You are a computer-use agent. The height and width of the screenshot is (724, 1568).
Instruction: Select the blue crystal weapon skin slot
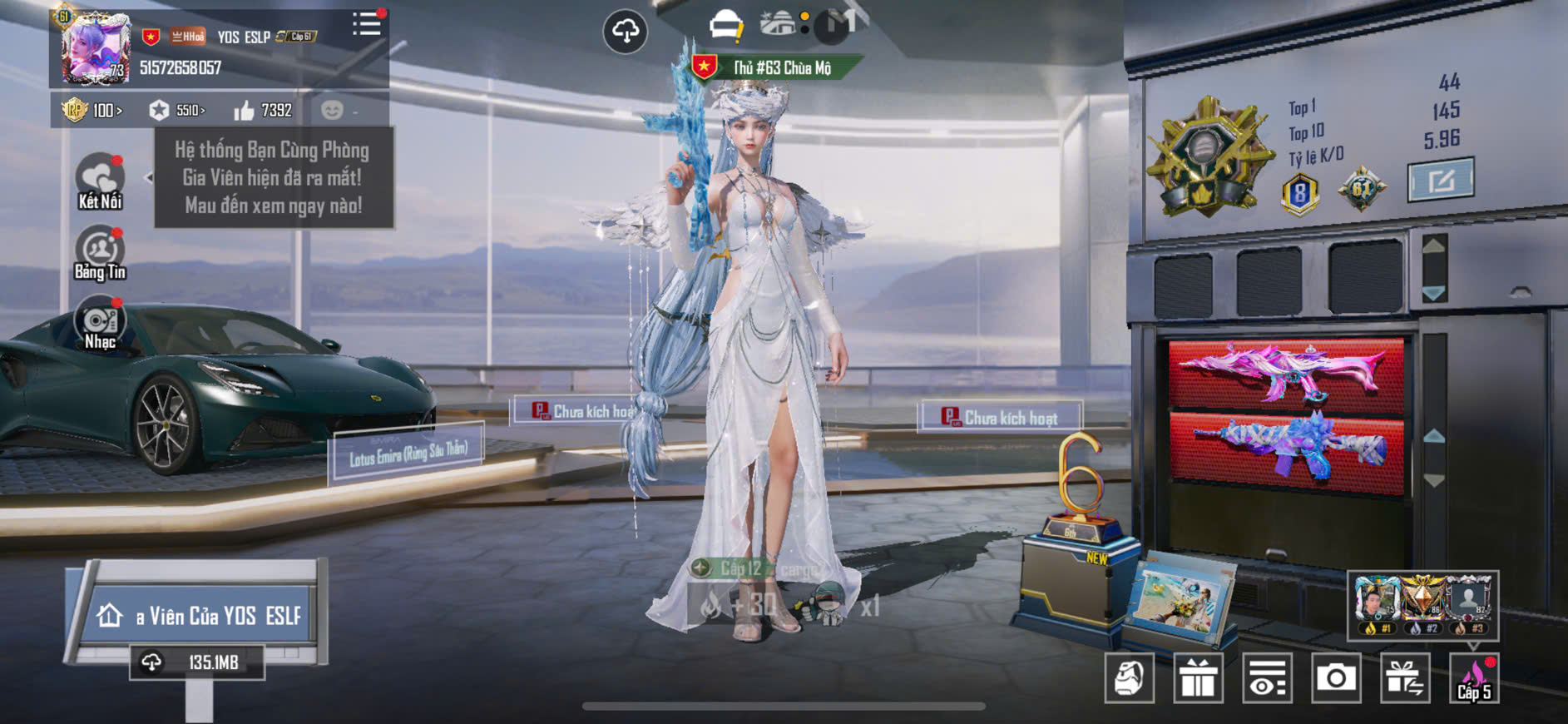[1286, 449]
